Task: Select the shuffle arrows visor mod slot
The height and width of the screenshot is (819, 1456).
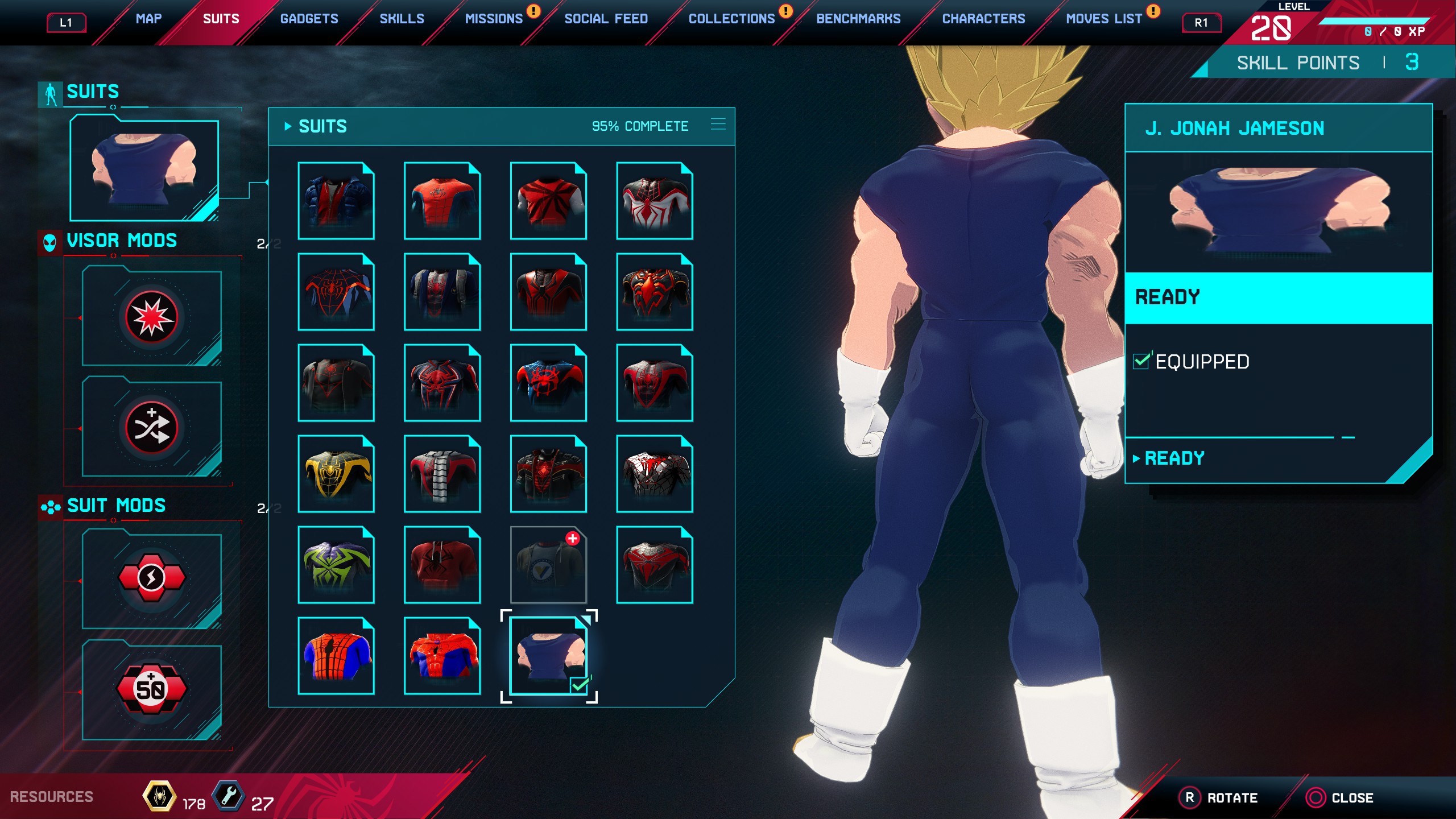Action: (151, 428)
